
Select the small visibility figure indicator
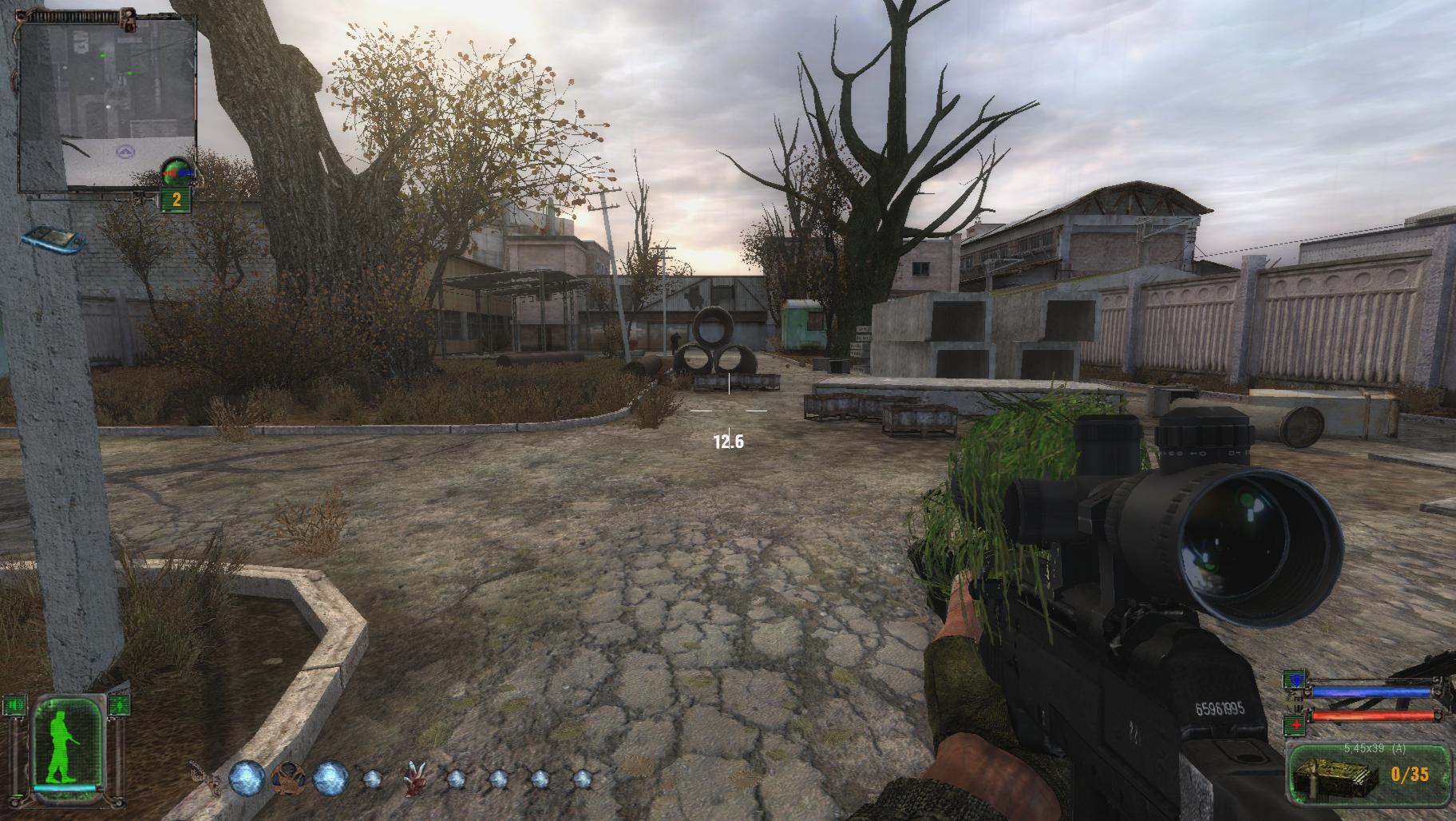pyautogui.click(x=118, y=704)
